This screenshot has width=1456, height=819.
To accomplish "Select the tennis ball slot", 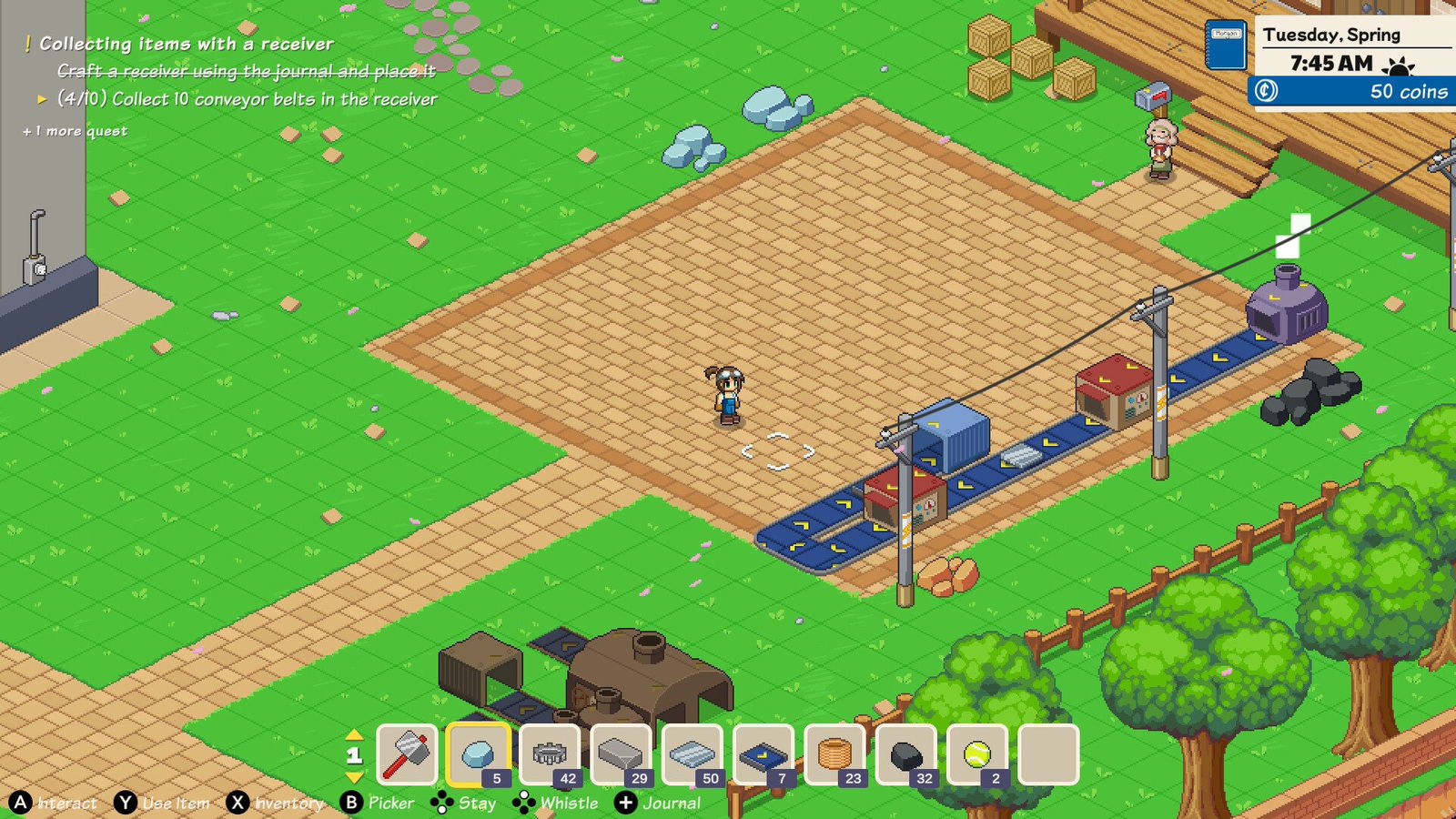I will click(976, 754).
